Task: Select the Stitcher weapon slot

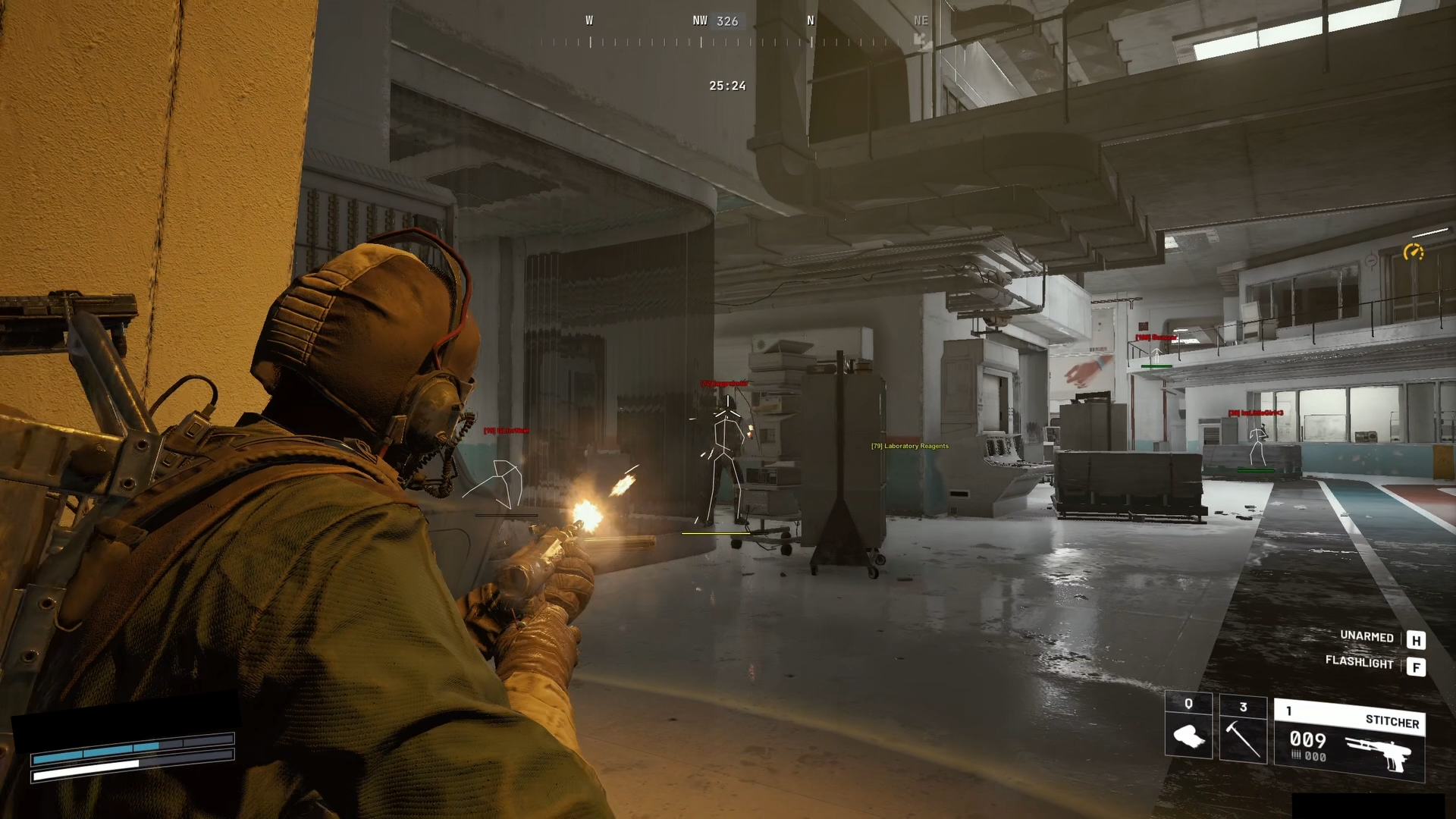Action: 1349,740
